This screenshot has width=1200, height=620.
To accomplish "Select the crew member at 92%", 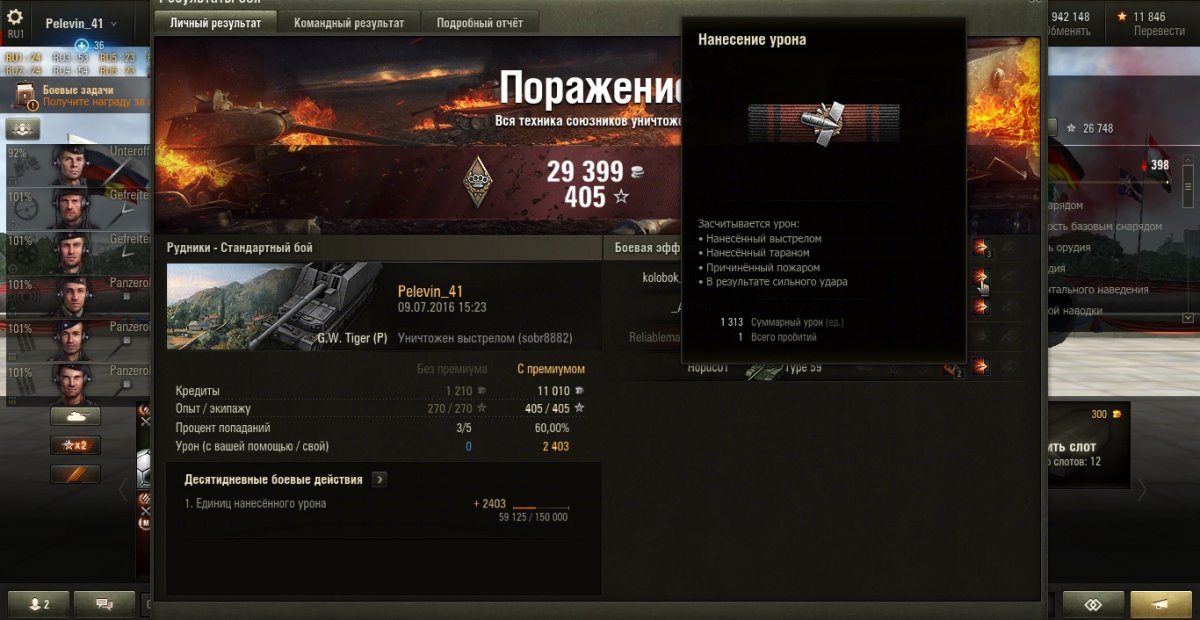I will click(72, 165).
